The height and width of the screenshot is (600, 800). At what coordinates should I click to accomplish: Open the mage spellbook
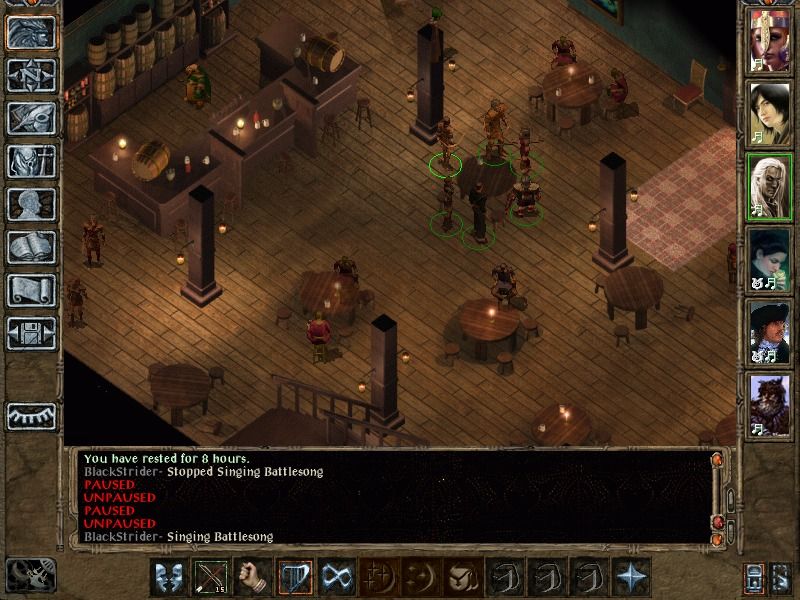[32, 247]
